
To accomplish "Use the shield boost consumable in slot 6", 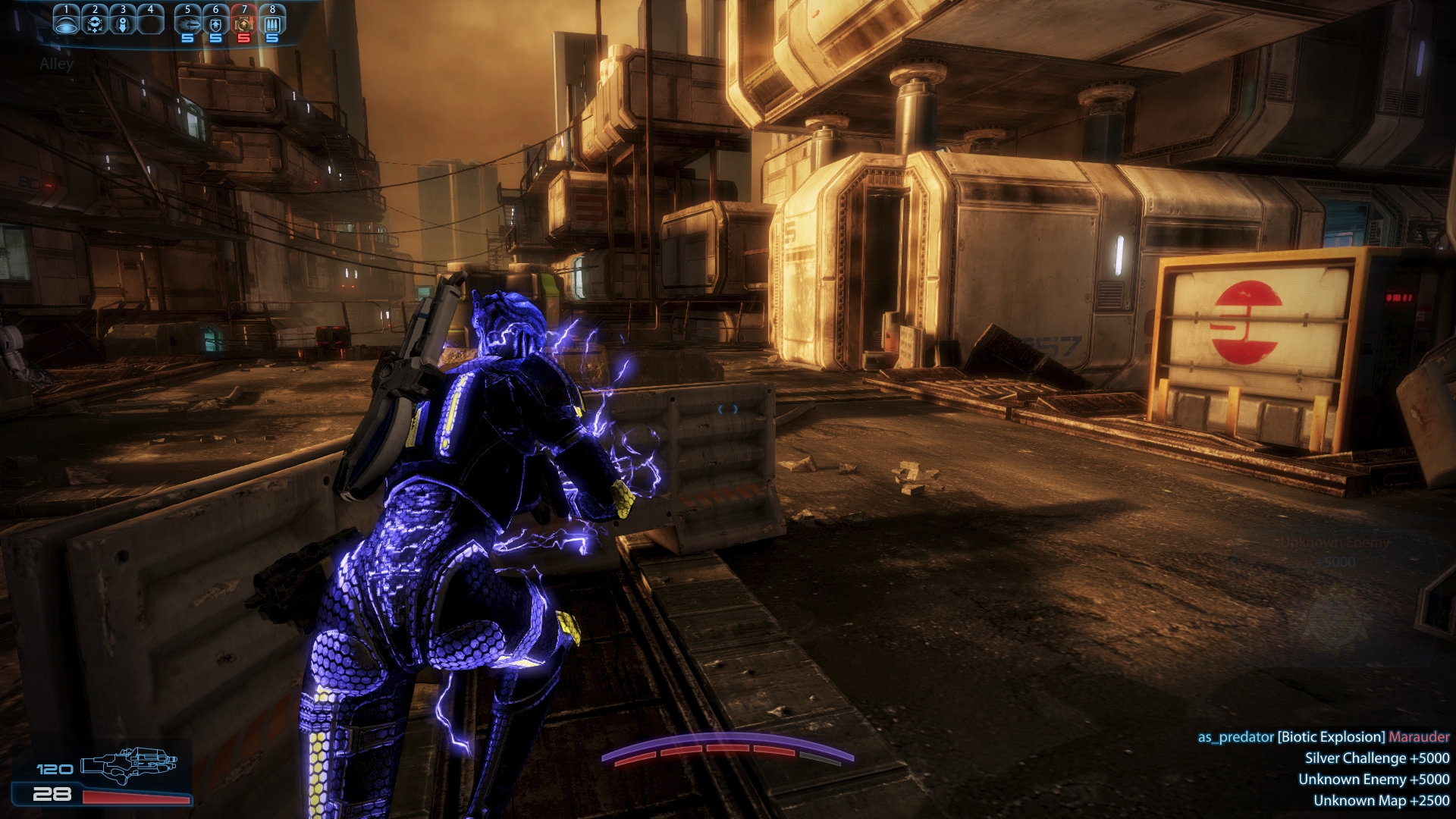I will [x=216, y=24].
